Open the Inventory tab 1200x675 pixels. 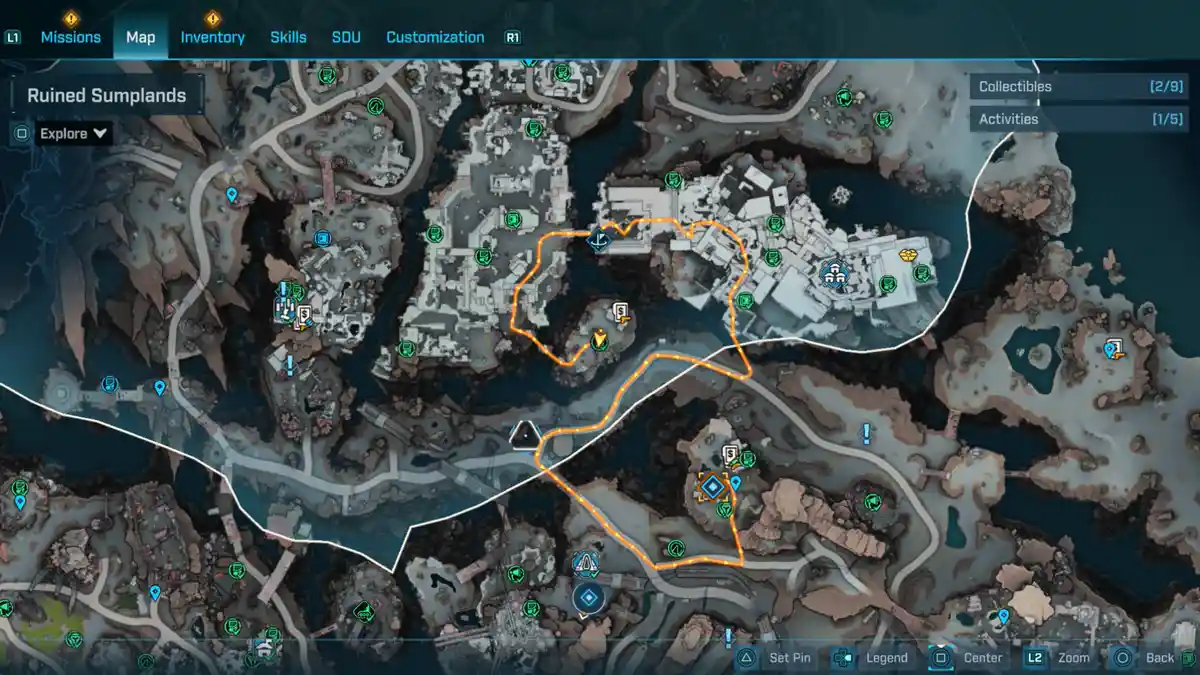pos(212,37)
